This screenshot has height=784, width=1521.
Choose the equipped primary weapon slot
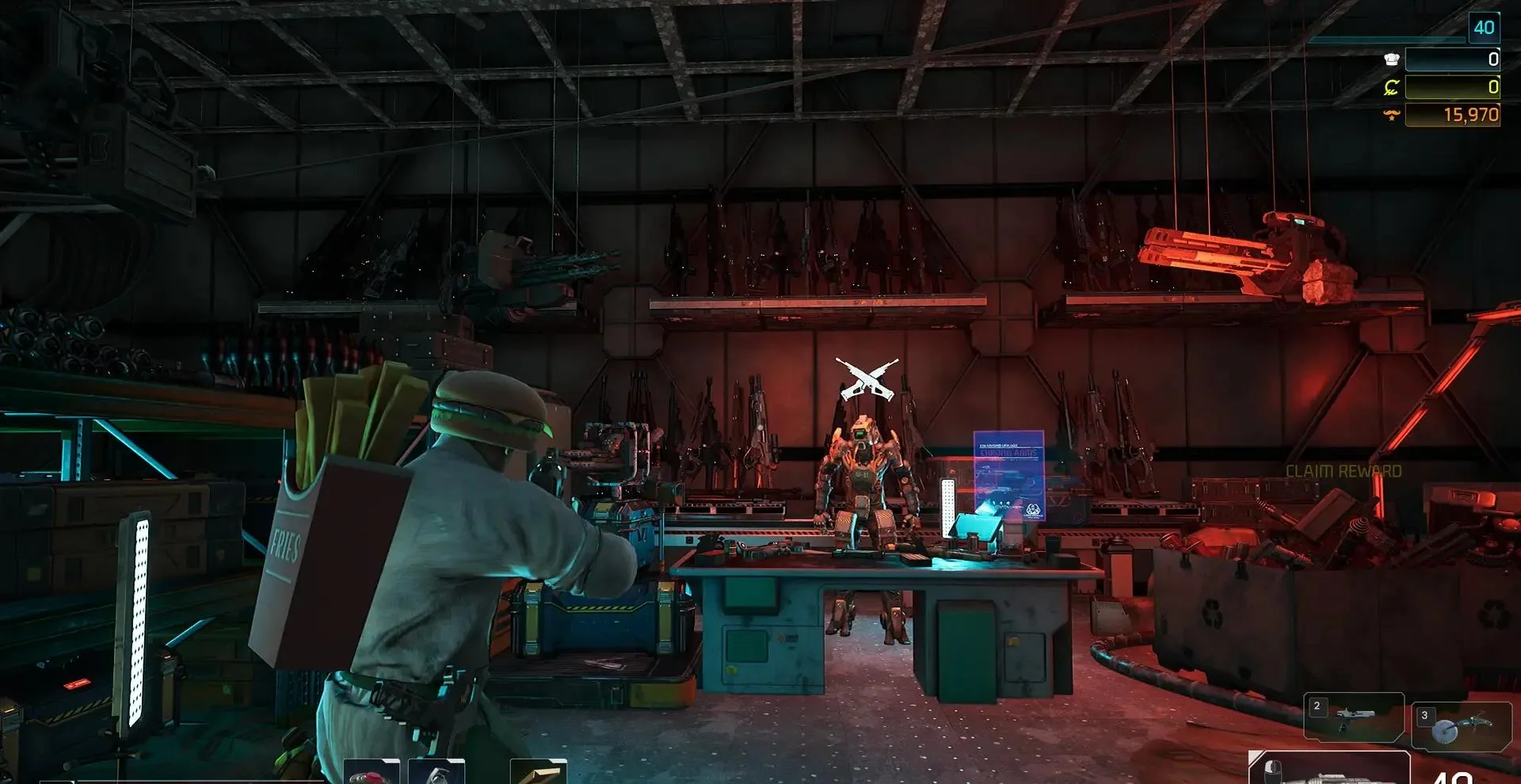pyautogui.click(x=1328, y=771)
